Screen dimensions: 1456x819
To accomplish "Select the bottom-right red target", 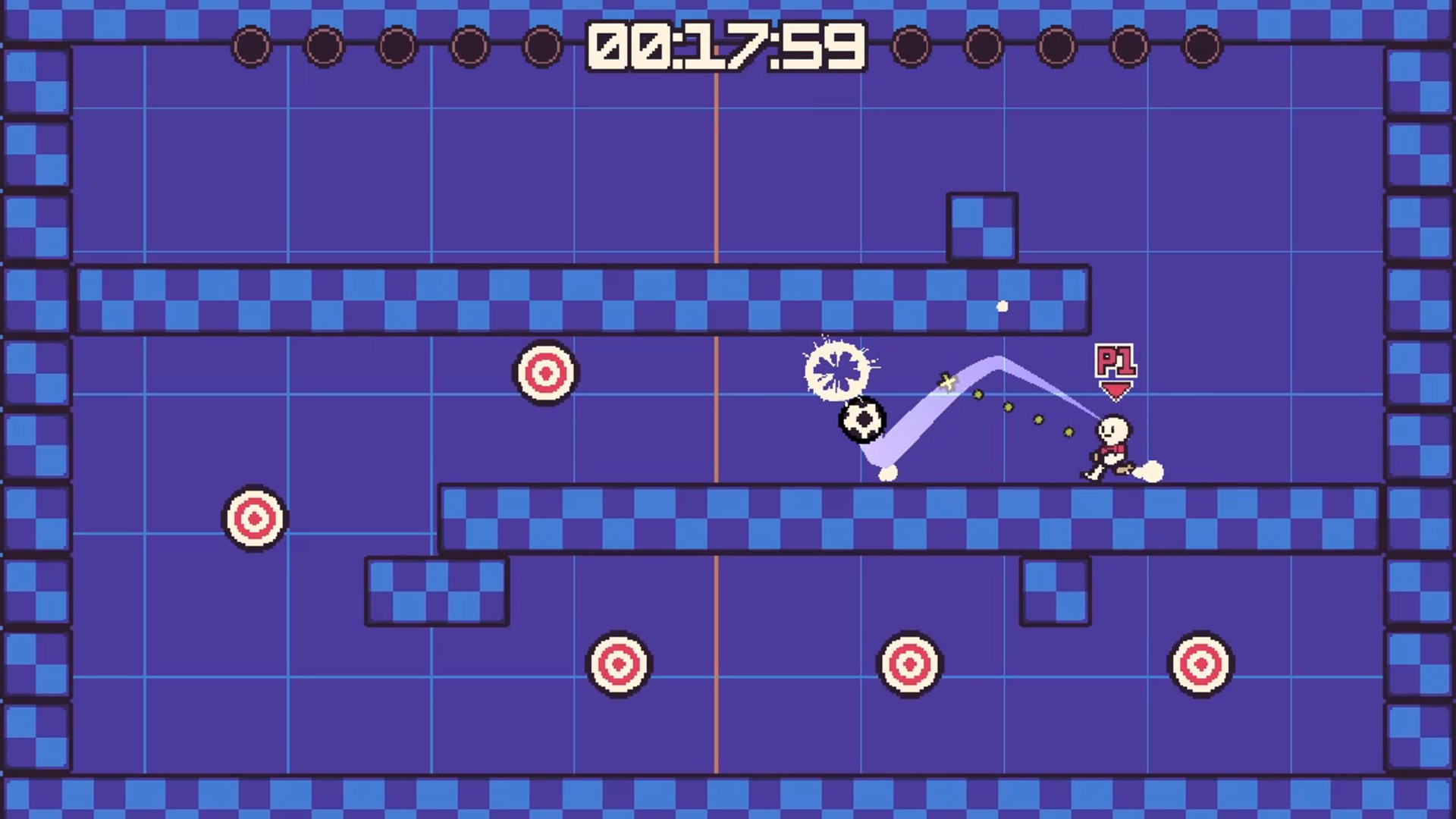I will 1199,662.
